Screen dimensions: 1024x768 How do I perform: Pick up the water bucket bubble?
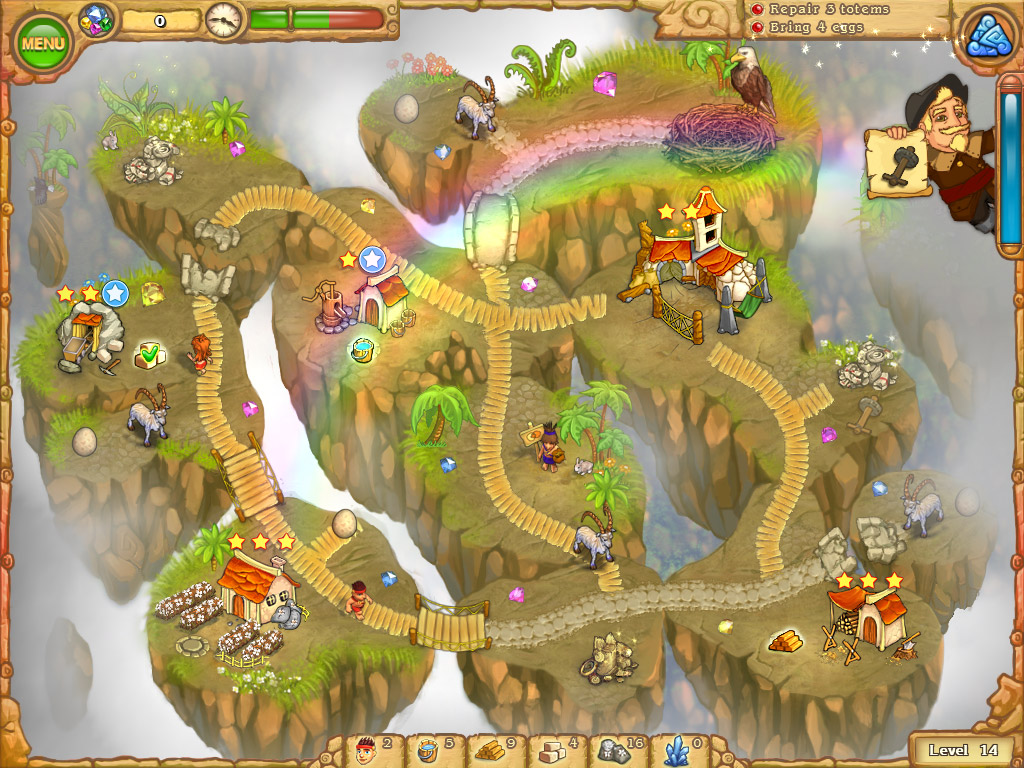(x=362, y=350)
